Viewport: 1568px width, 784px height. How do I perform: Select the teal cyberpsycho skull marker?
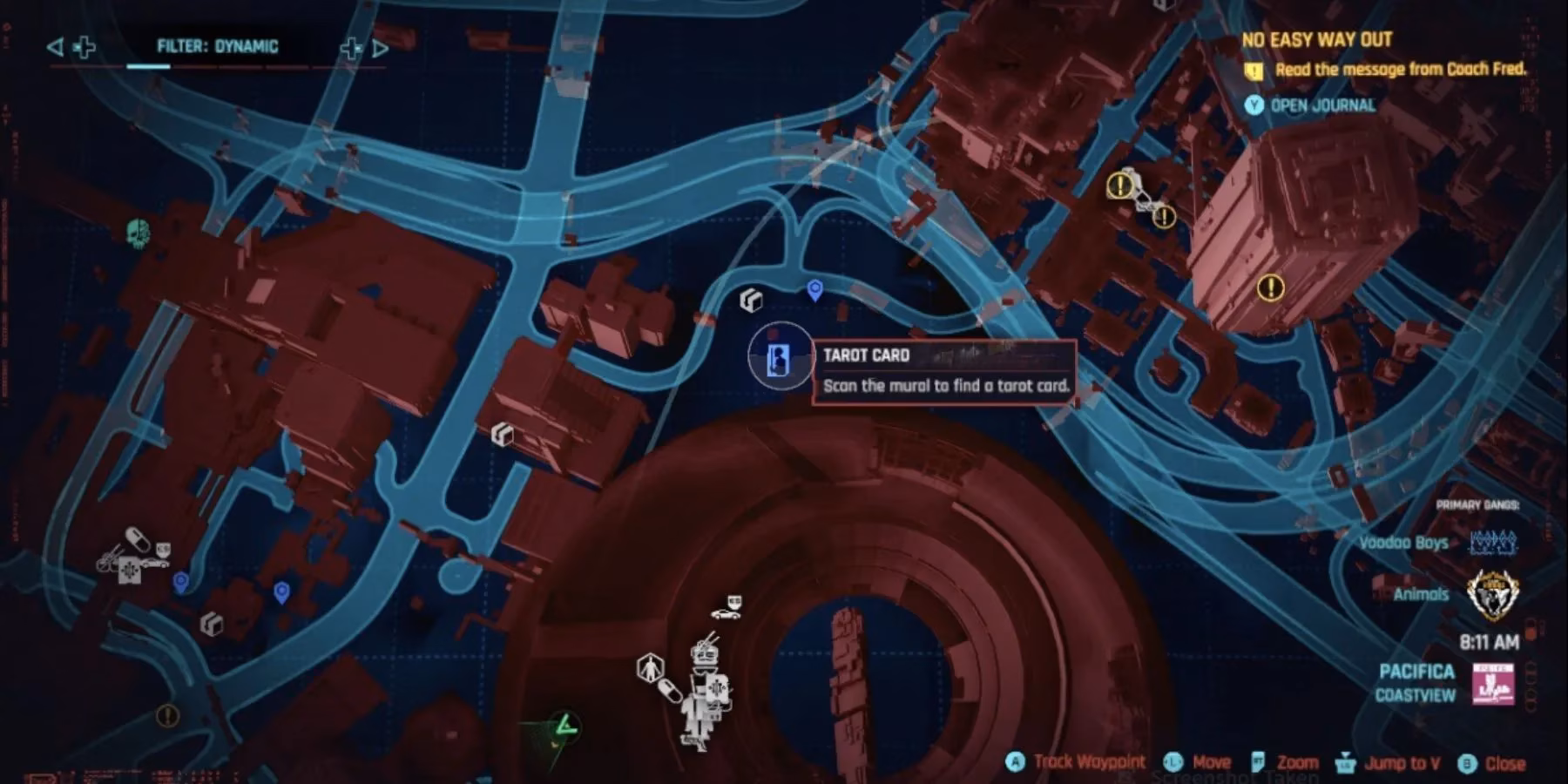coord(138,233)
